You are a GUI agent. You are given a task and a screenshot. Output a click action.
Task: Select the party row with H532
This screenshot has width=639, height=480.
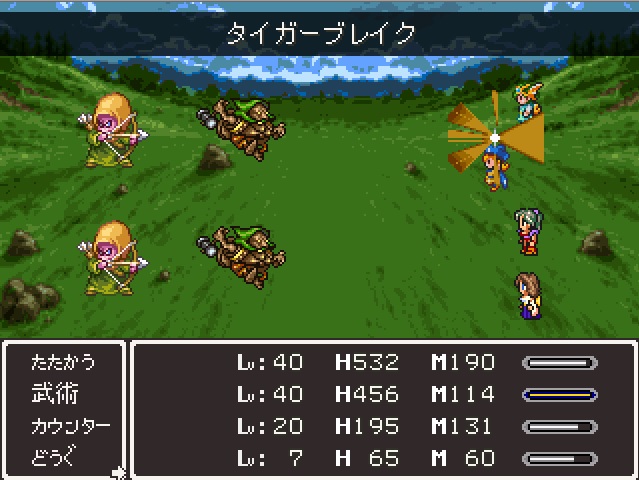(385, 362)
